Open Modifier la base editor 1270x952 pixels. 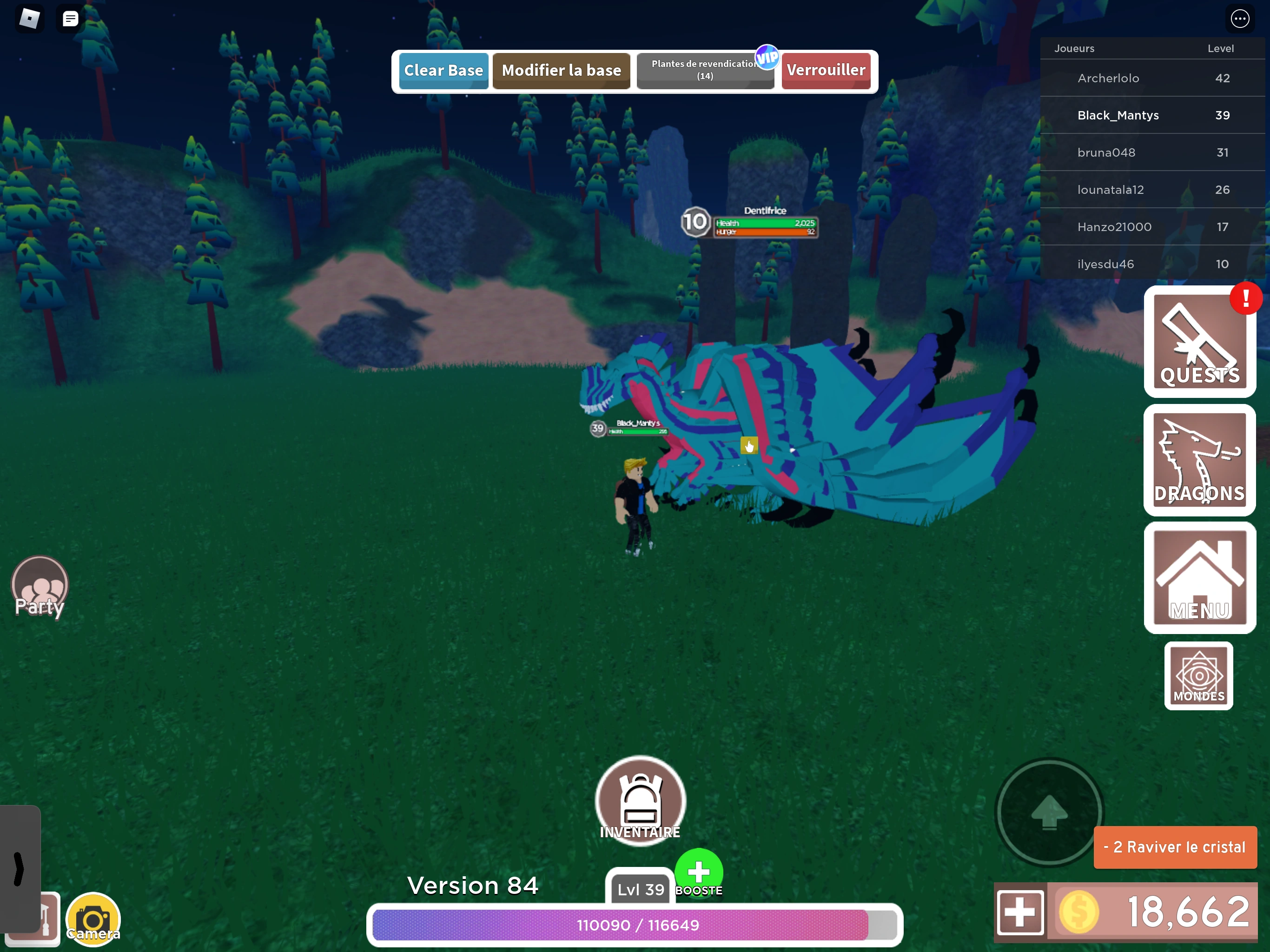tap(561, 71)
